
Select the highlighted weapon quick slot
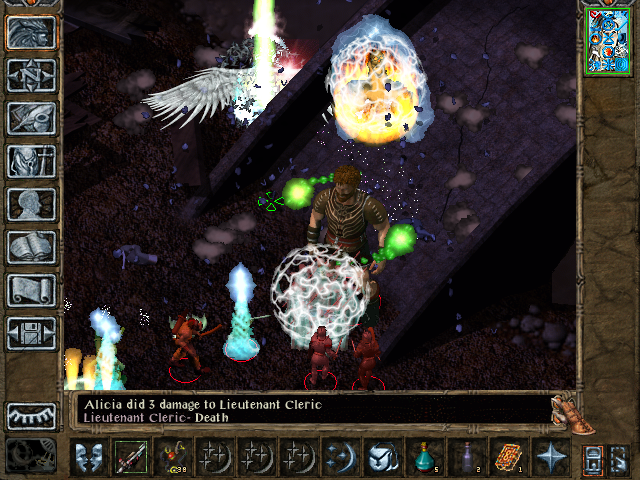pos(129,458)
